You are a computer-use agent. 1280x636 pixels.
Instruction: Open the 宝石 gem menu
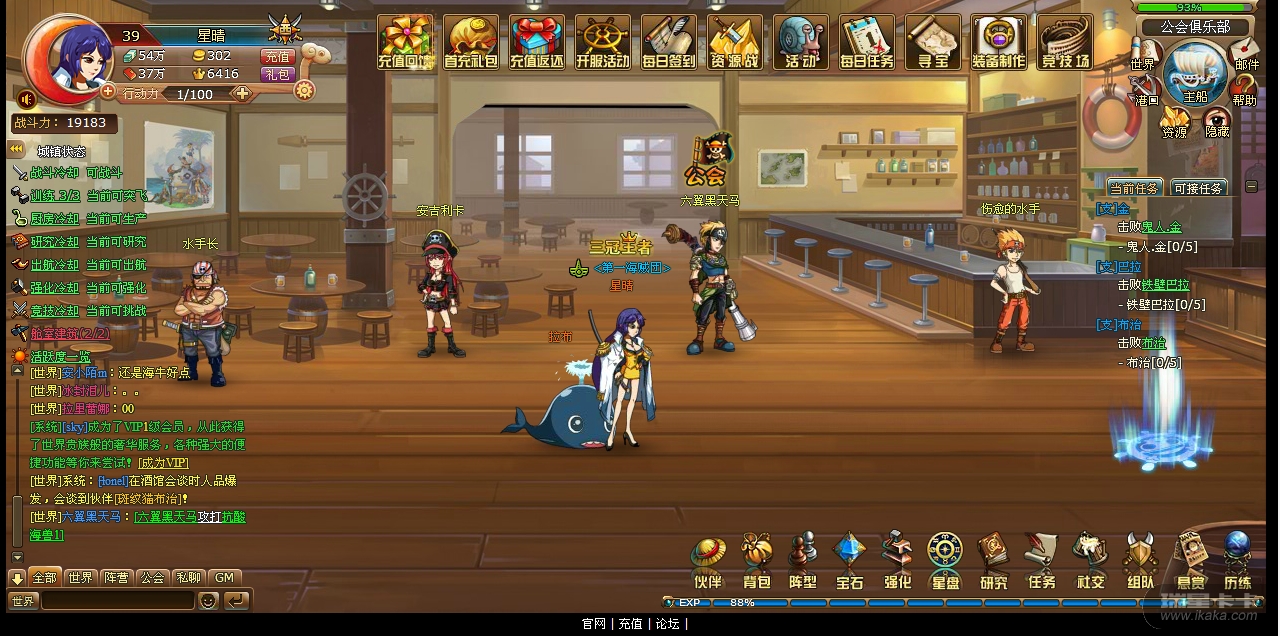[850, 564]
